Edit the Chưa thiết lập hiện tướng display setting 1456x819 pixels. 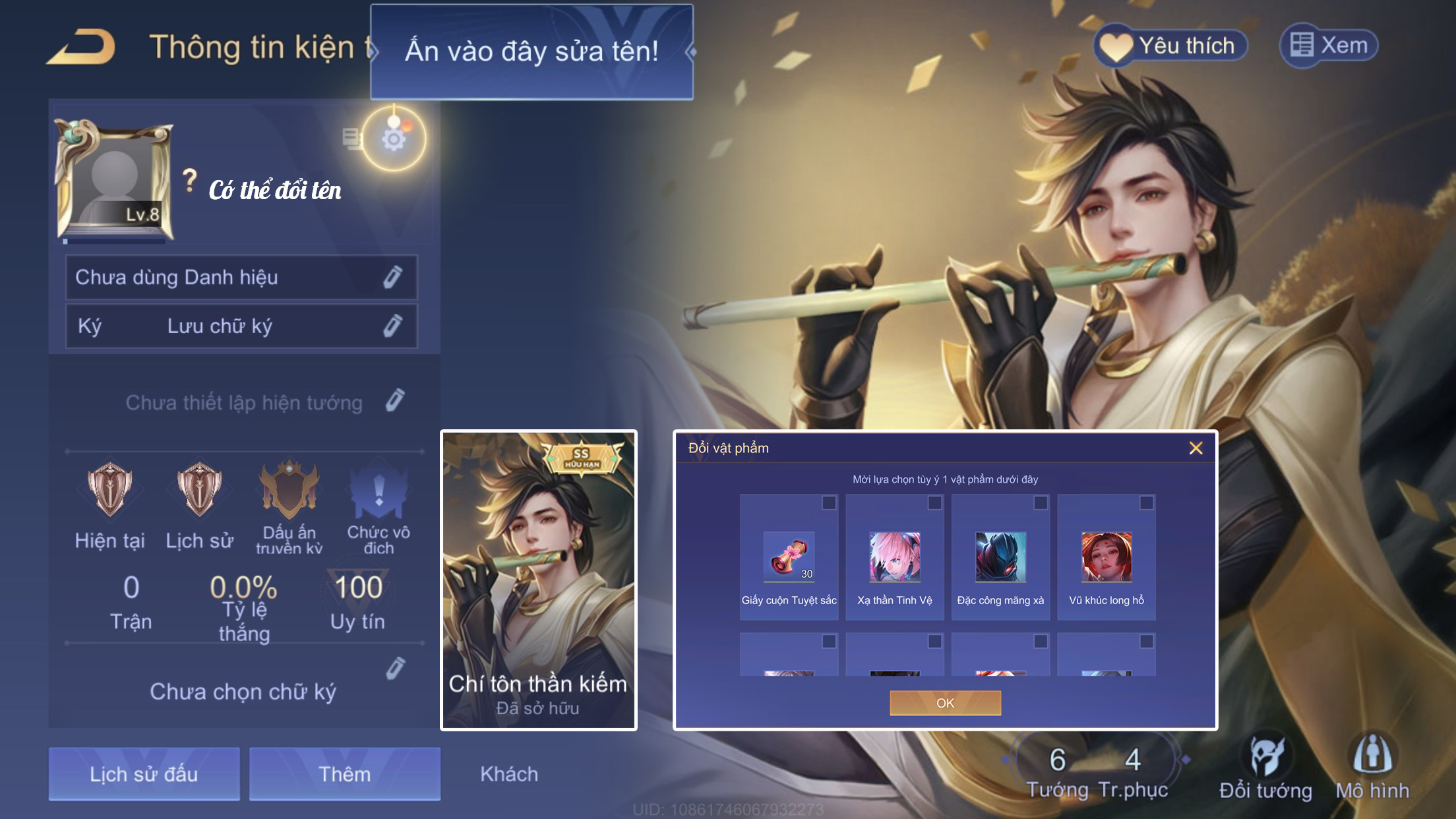[x=395, y=401]
